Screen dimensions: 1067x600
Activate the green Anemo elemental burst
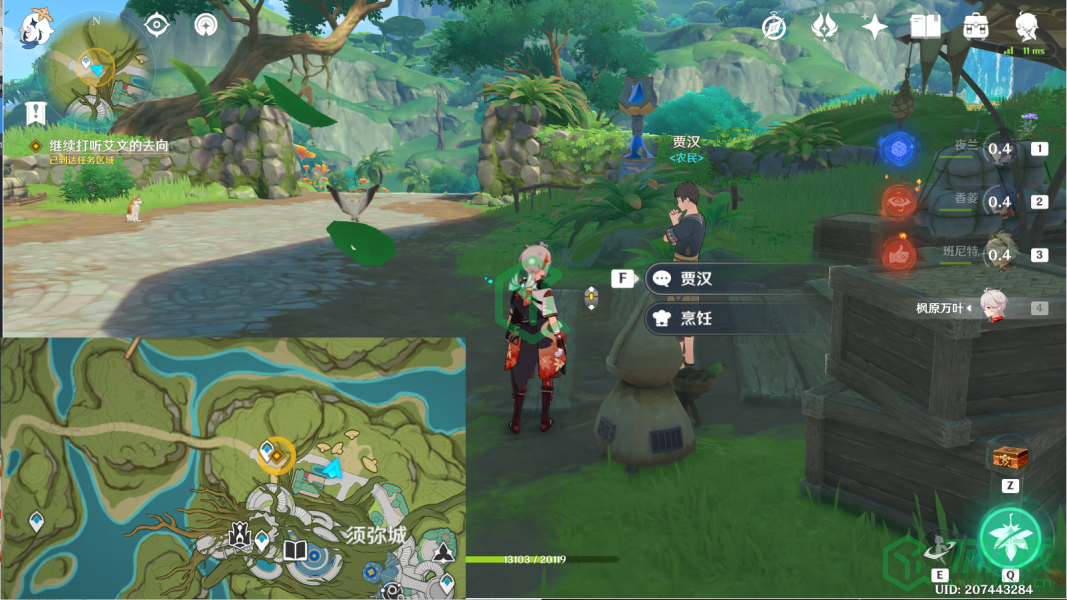point(1010,537)
